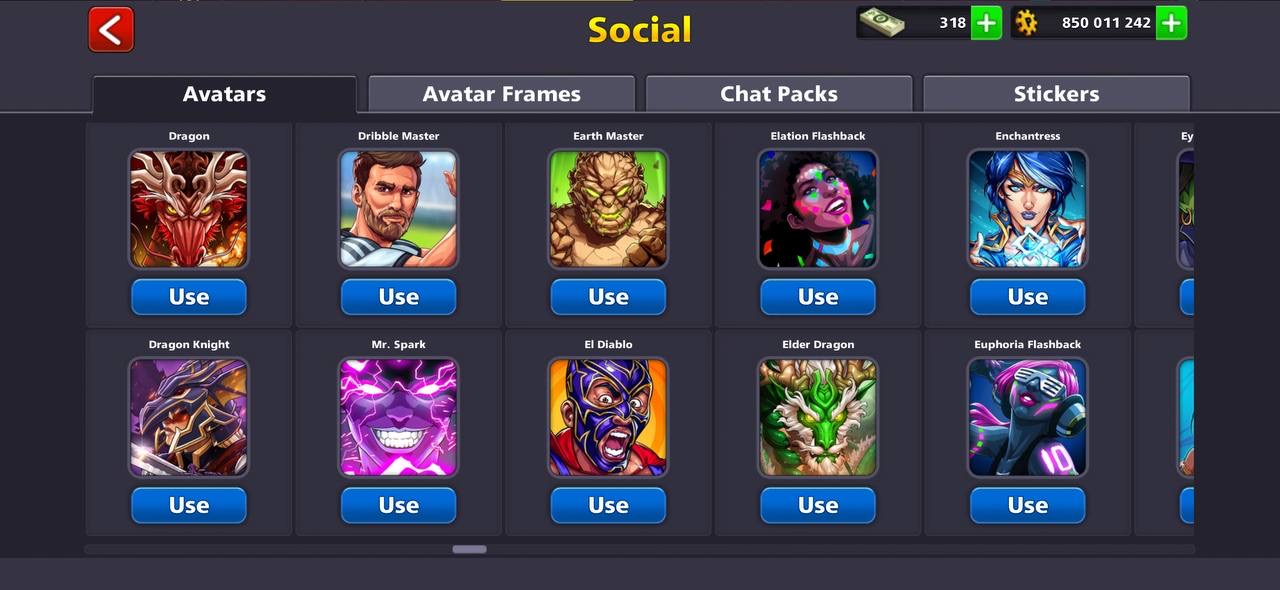Buy more coins with the green plus
Screen dimensions: 1280x590
tap(1171, 22)
